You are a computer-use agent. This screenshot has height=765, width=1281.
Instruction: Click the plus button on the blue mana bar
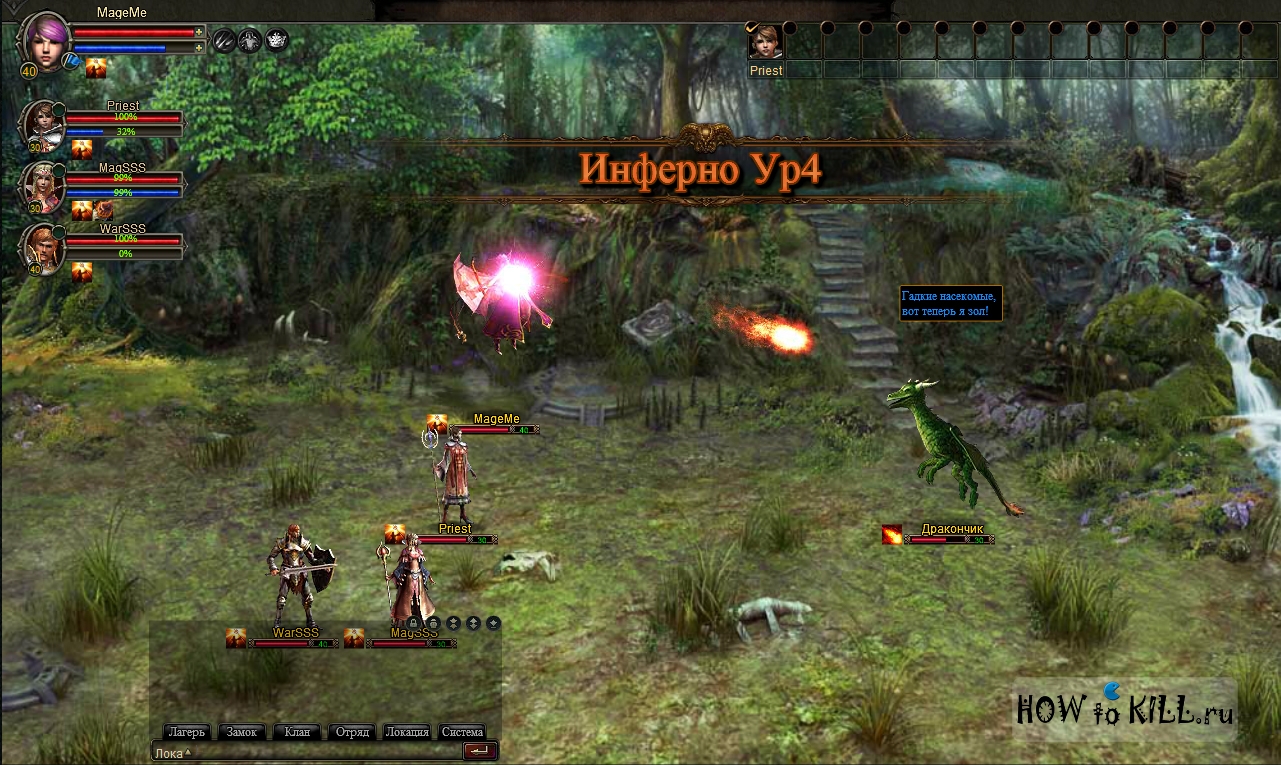(199, 47)
